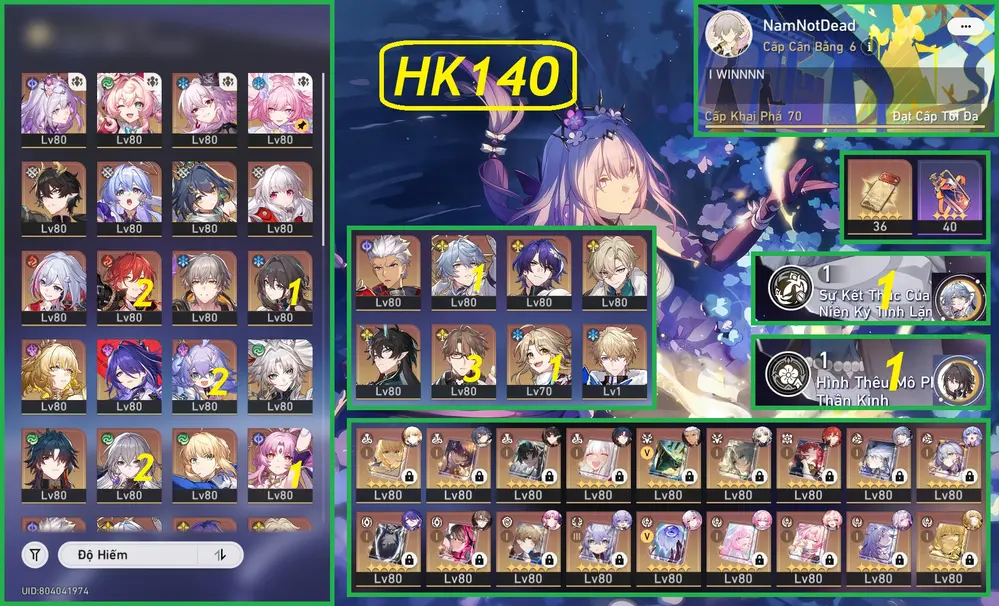
Task: Select the black-haired horned character portrait
Action: pos(387,358)
